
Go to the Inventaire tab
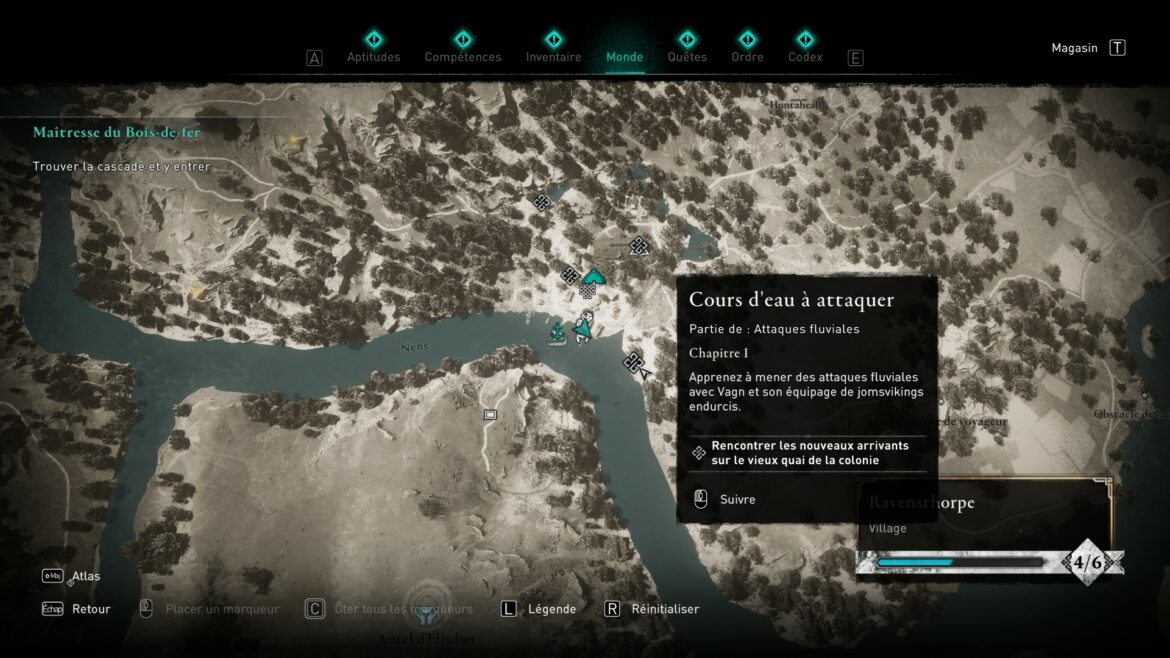click(x=553, y=48)
